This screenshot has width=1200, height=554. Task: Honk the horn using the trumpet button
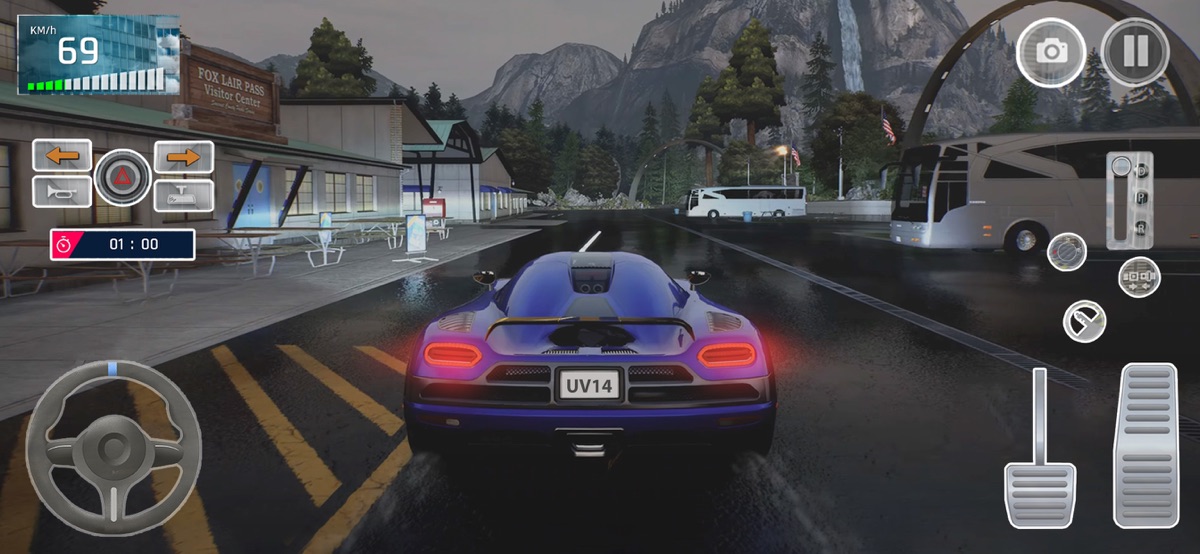(x=62, y=191)
